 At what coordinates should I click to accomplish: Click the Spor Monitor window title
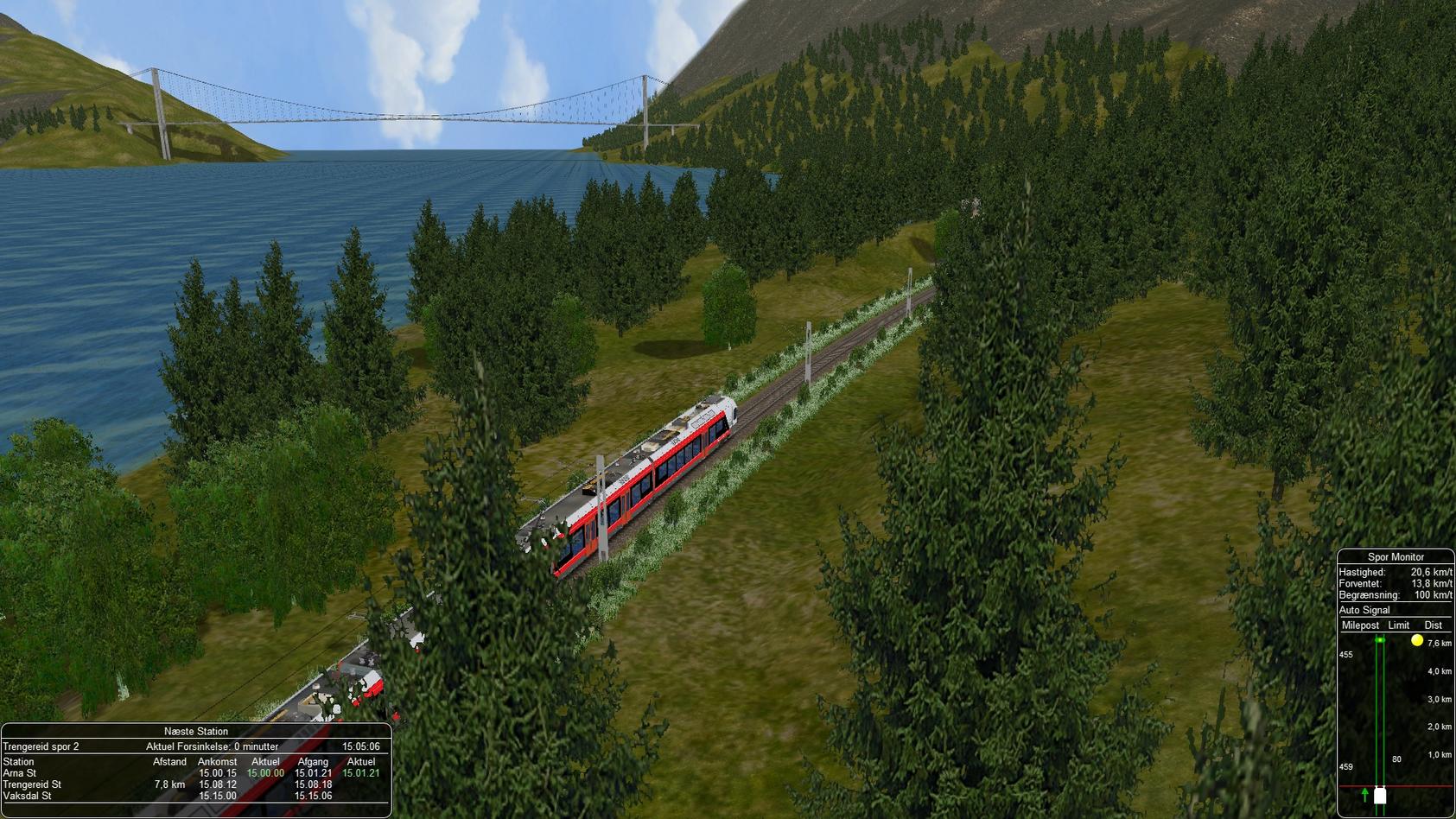tap(1396, 557)
